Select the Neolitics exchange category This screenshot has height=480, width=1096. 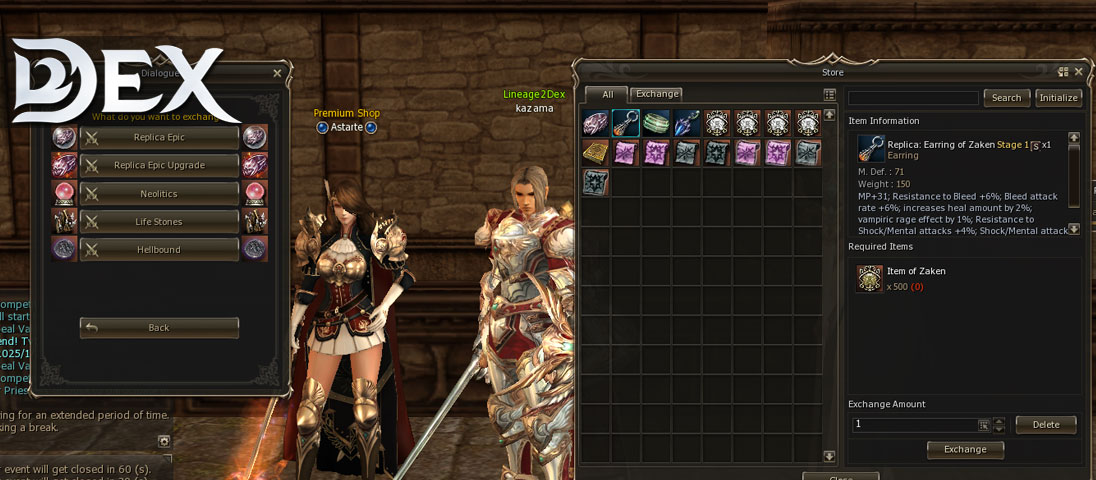[159, 193]
